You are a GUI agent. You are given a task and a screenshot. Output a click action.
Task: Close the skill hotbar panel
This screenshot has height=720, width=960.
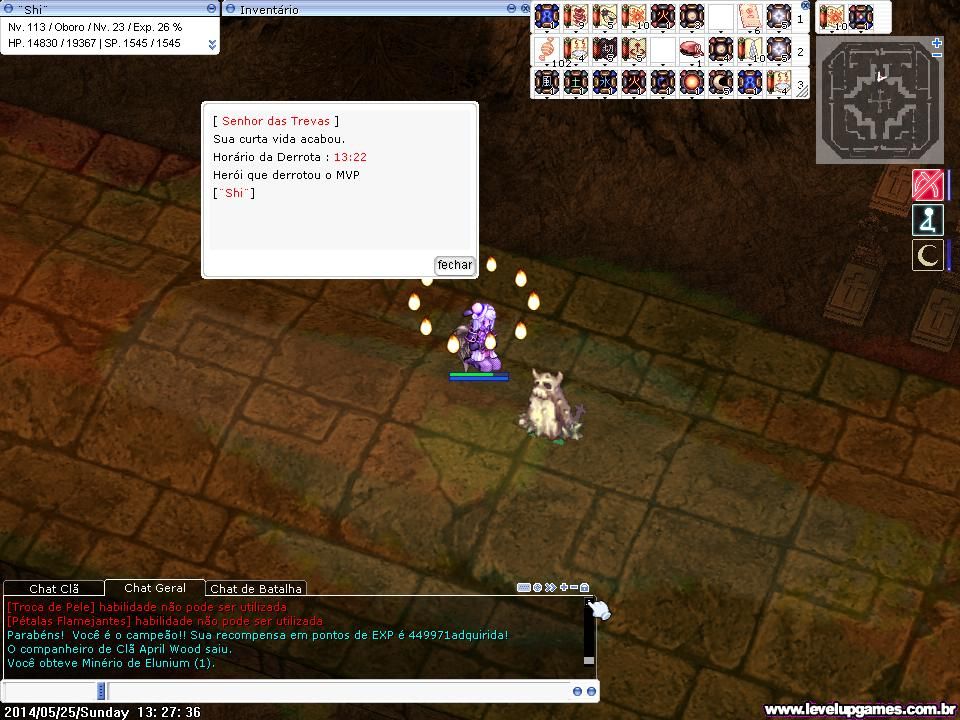tap(806, 5)
